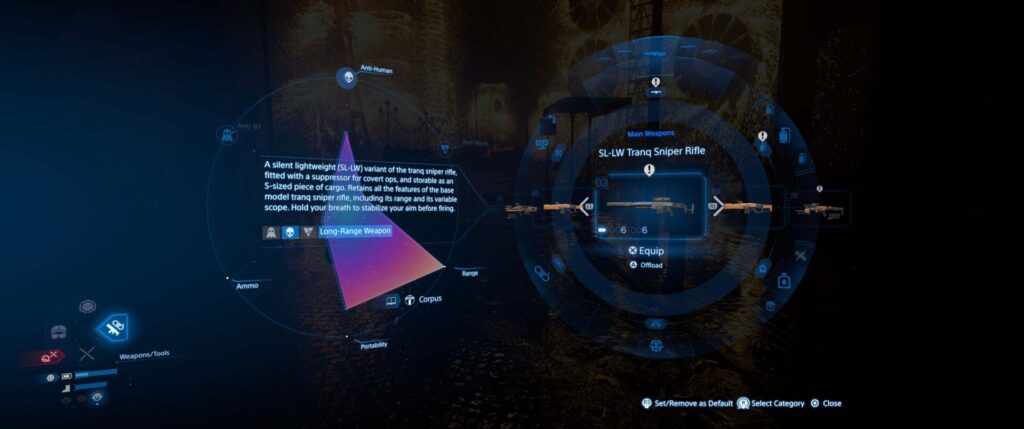Pick the far-right weapon on the wheel
1024x429 pixels.
820,209
